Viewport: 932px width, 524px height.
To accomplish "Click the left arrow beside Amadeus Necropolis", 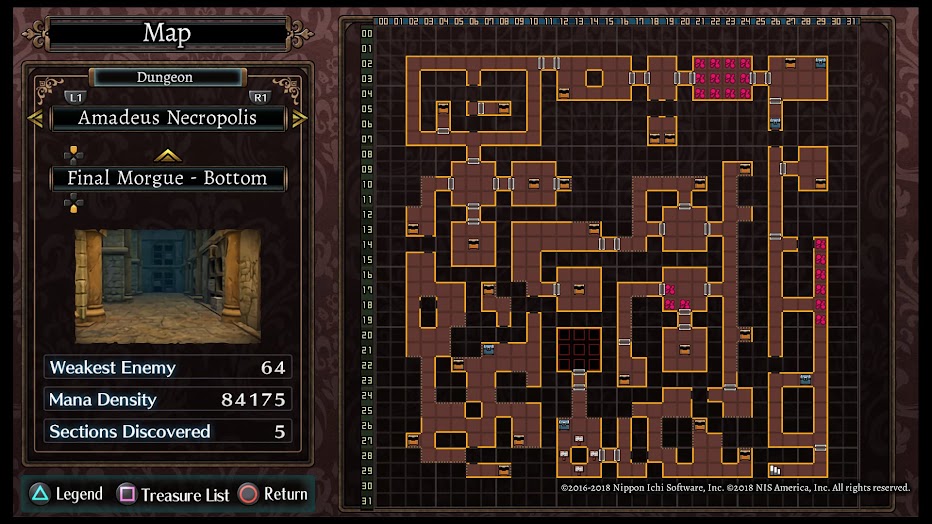I will [35, 118].
